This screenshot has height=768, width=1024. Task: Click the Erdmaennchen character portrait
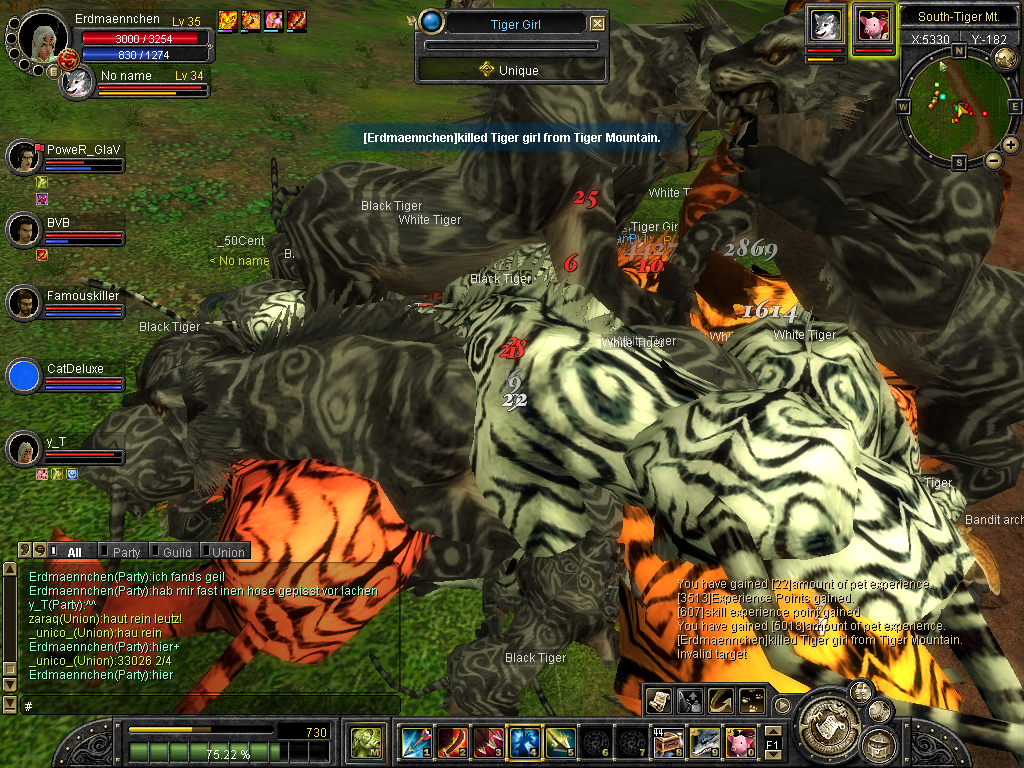[43, 38]
